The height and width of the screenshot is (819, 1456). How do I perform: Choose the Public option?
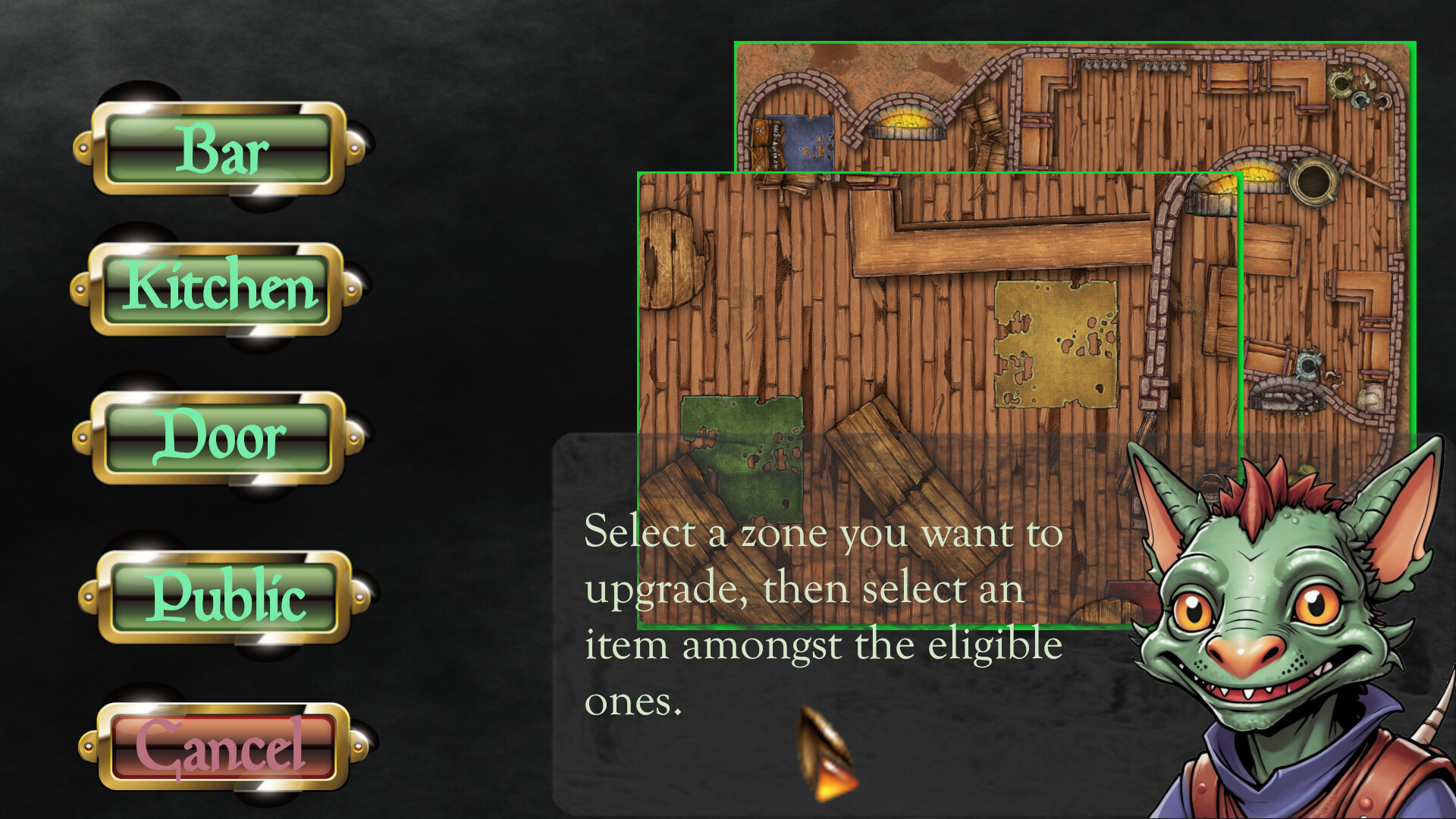[222, 596]
